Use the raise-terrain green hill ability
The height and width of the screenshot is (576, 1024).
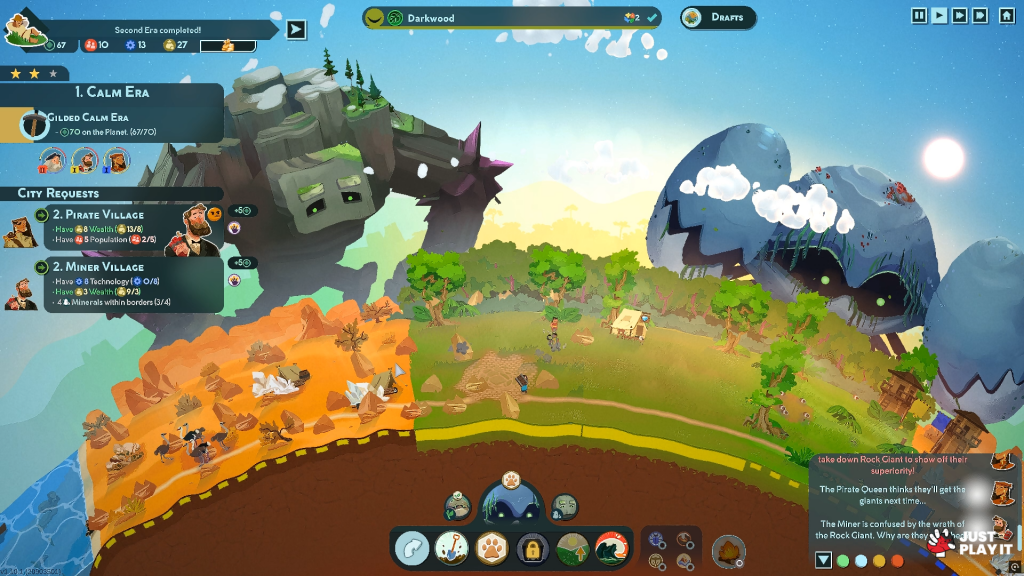point(571,548)
